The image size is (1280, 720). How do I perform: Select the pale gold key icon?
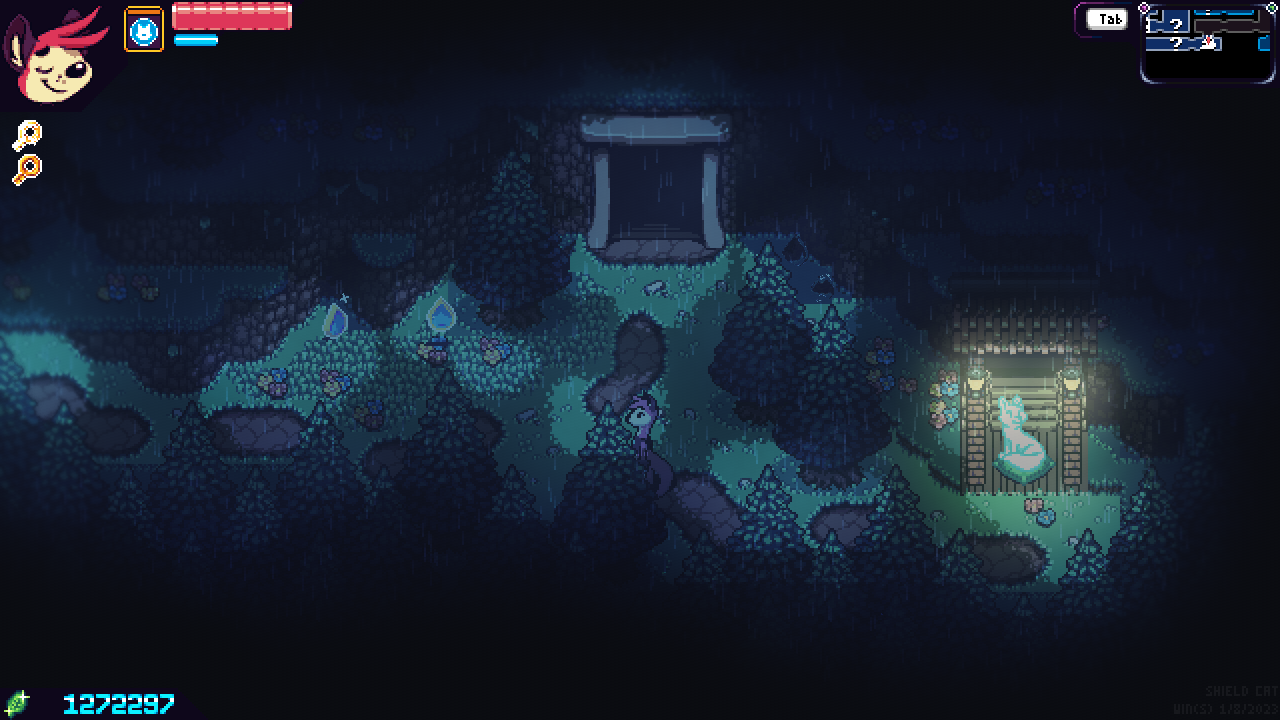click(x=27, y=136)
